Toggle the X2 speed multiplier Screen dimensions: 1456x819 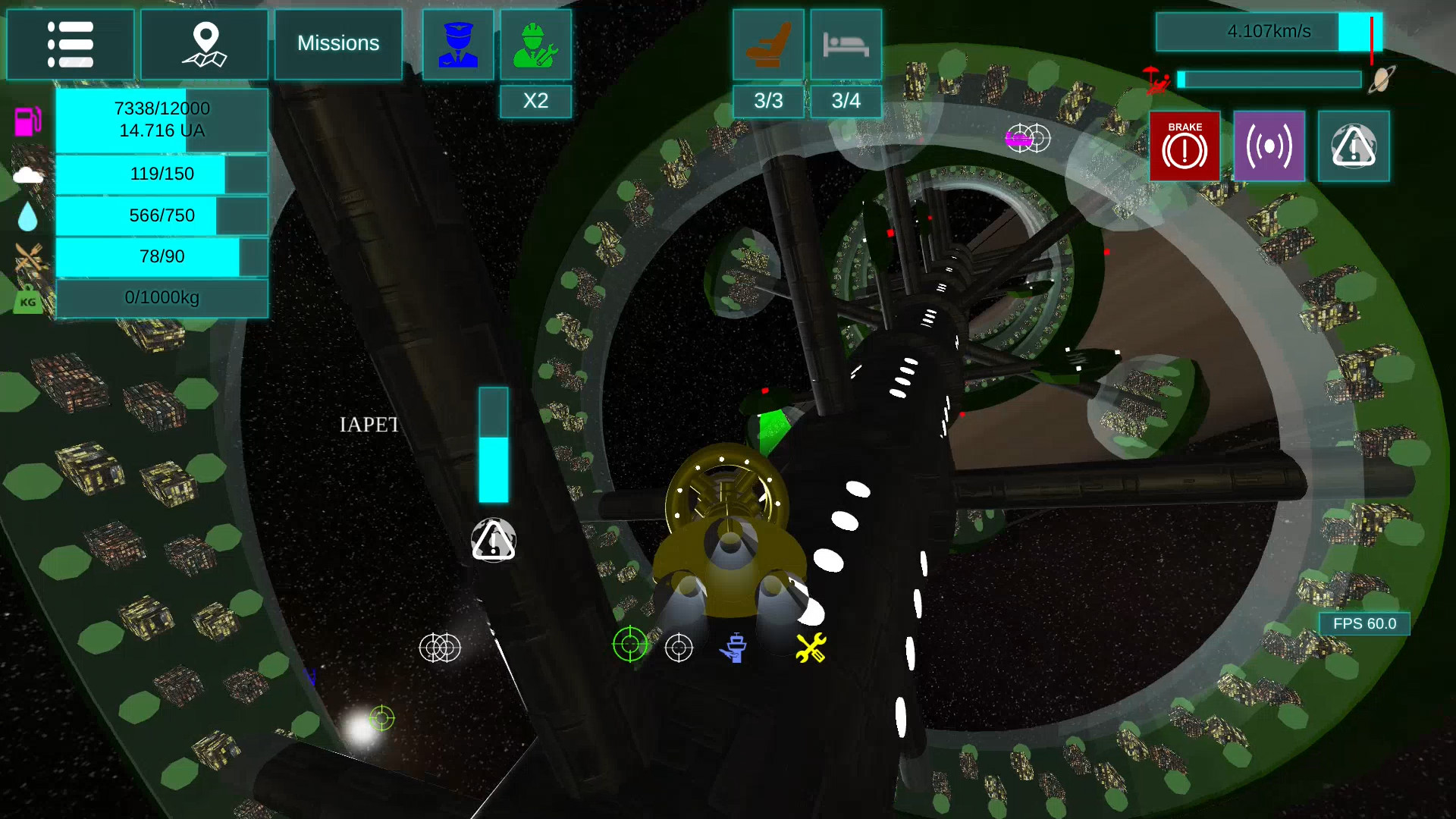[x=535, y=101]
